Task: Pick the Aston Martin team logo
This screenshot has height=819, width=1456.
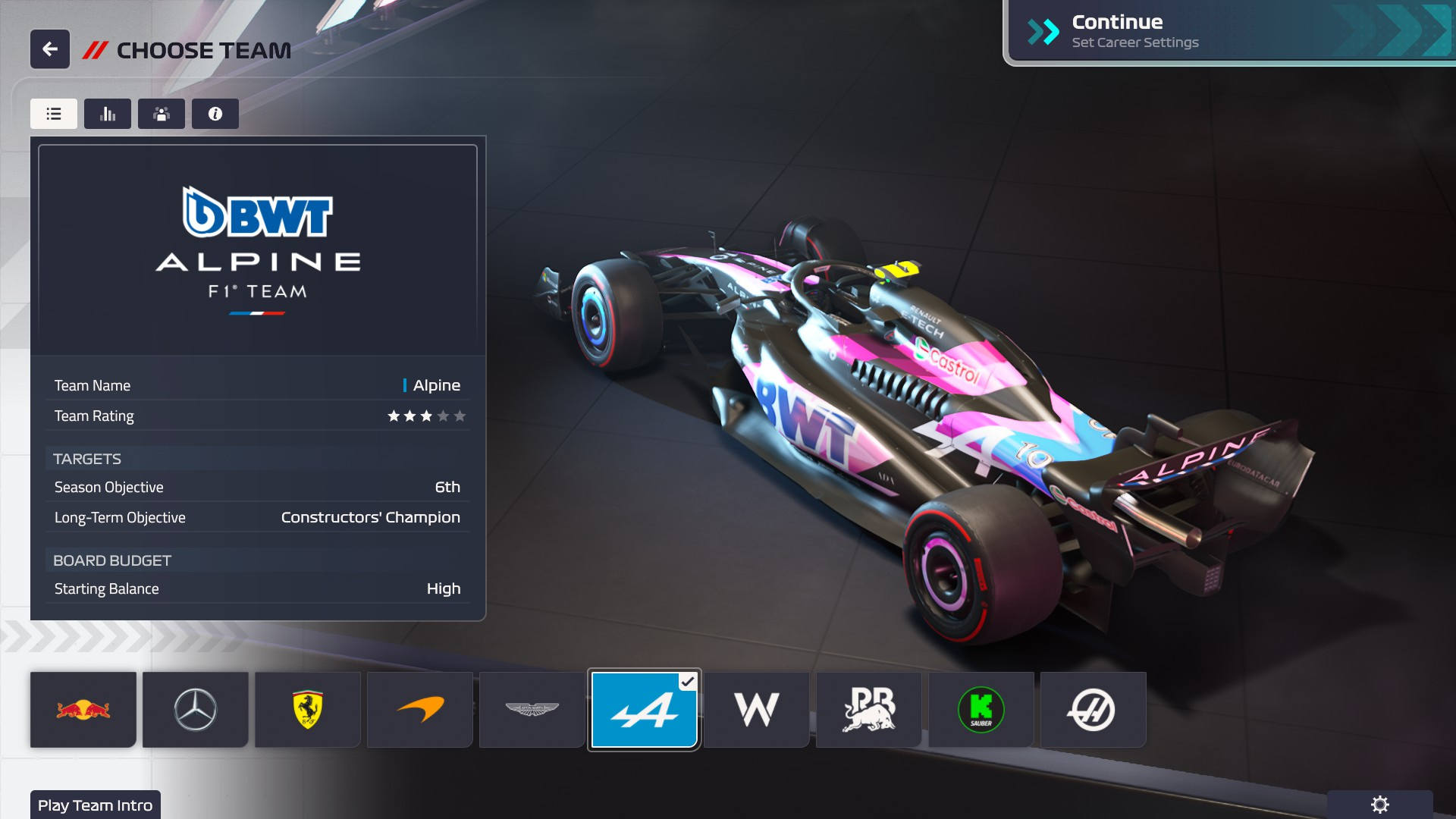Action: (x=532, y=709)
